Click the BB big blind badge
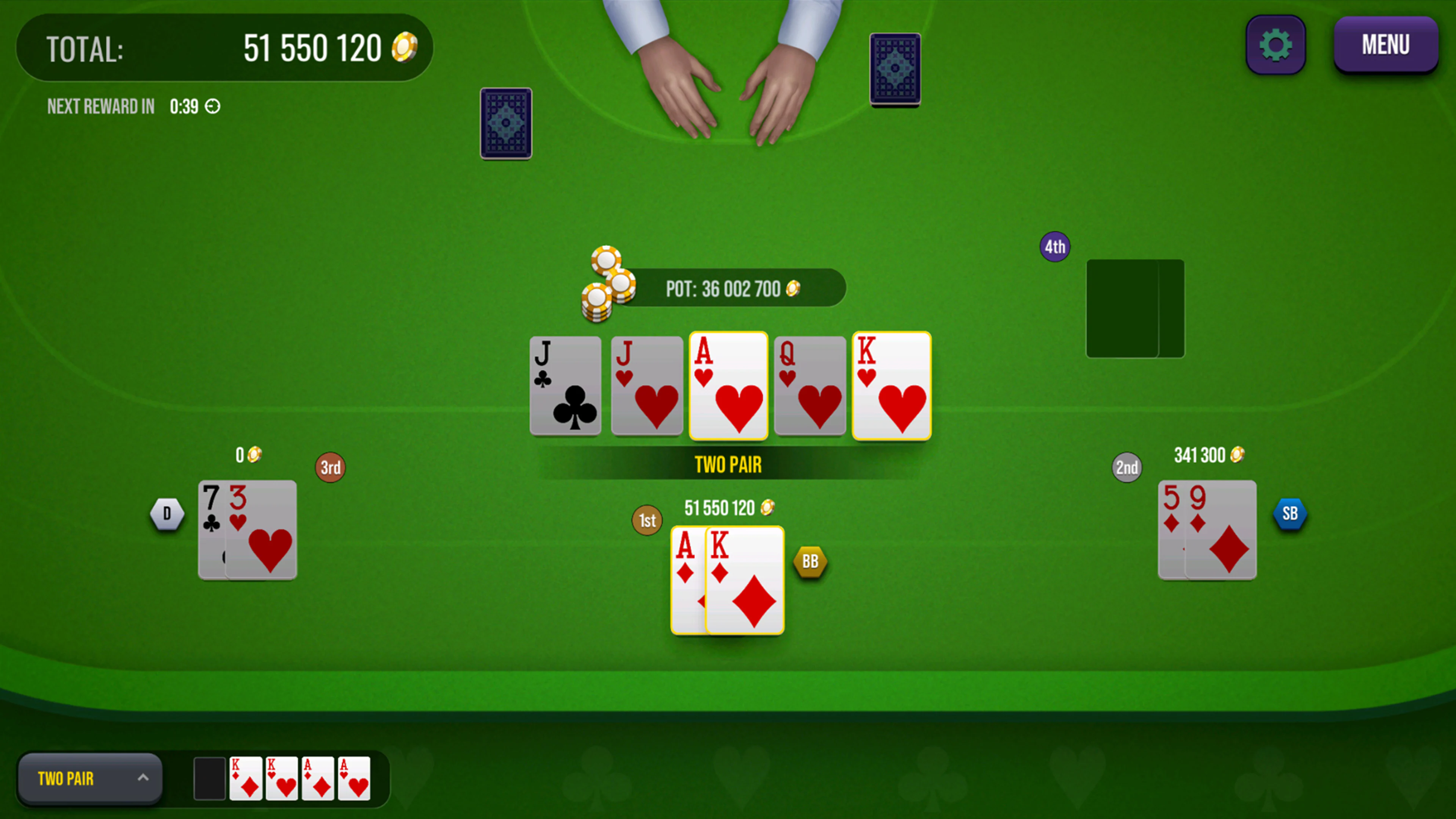 coord(811,561)
